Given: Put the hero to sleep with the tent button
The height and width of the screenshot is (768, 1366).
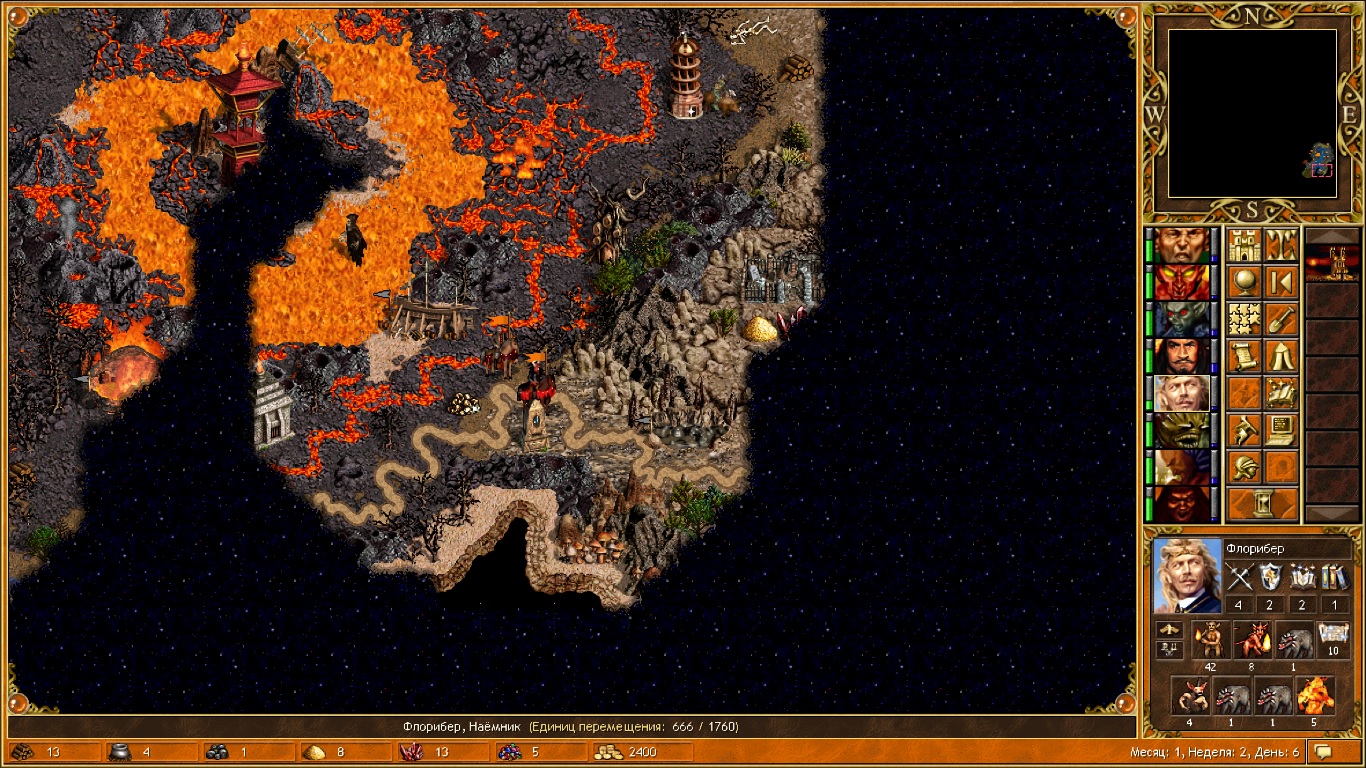Looking at the screenshot, I should 1281,356.
